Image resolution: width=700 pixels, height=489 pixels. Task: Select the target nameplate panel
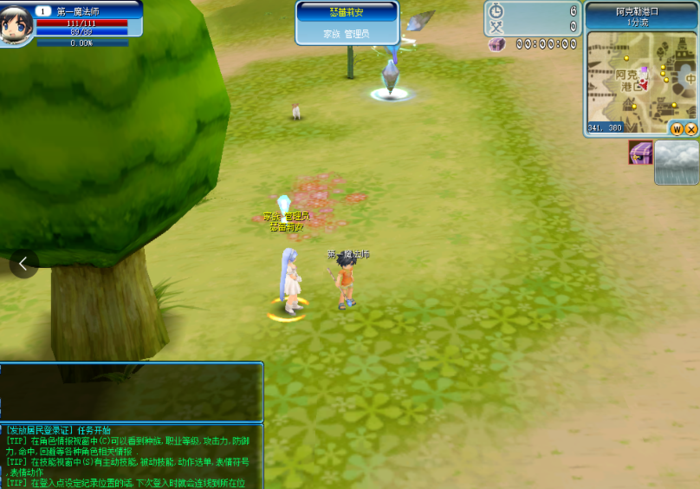pyautogui.click(x=347, y=22)
